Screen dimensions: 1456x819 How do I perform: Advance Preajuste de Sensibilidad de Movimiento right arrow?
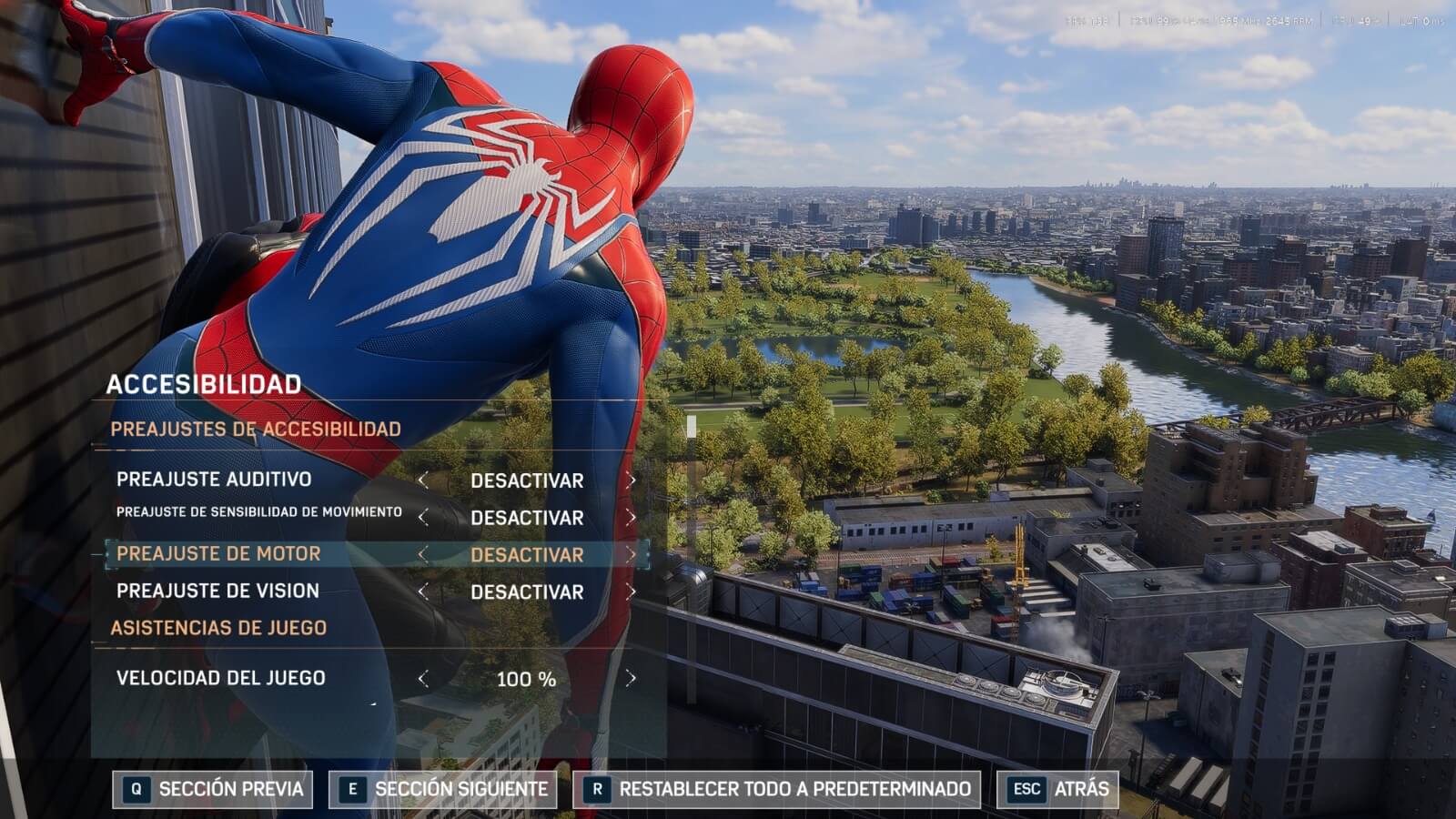(631, 517)
